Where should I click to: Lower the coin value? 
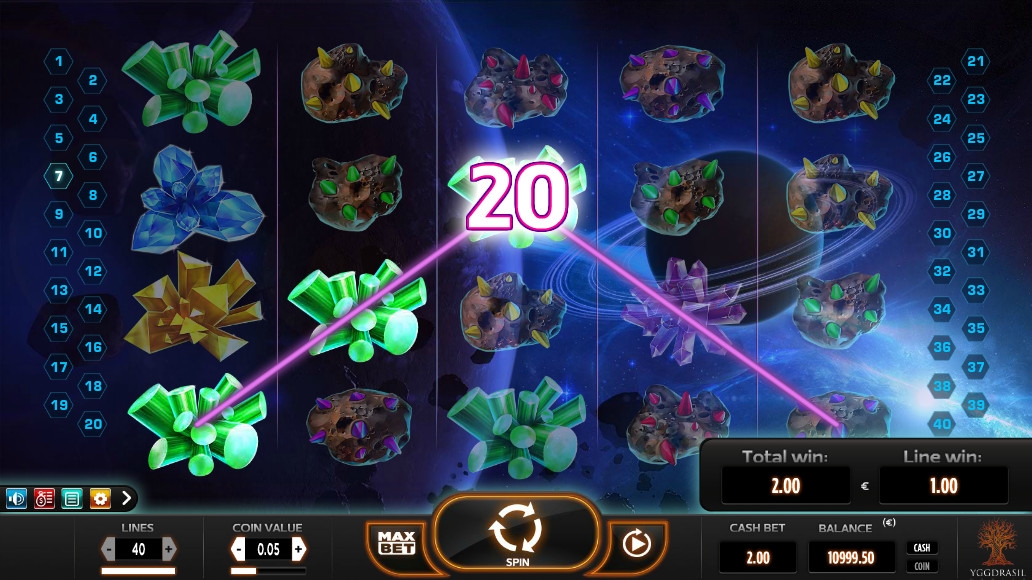[238, 549]
